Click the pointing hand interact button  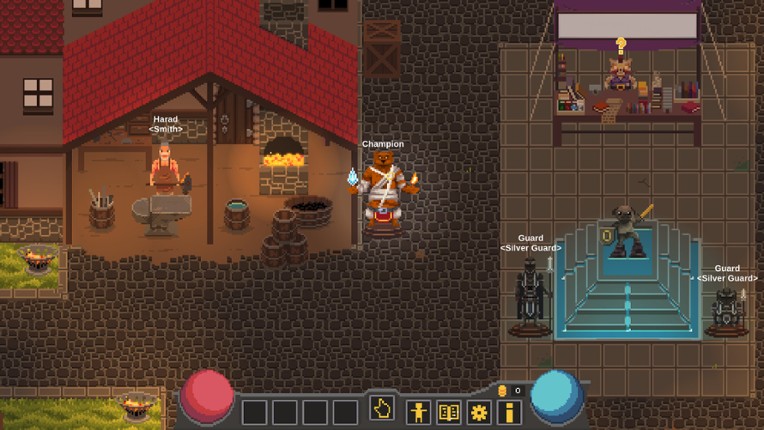click(382, 409)
